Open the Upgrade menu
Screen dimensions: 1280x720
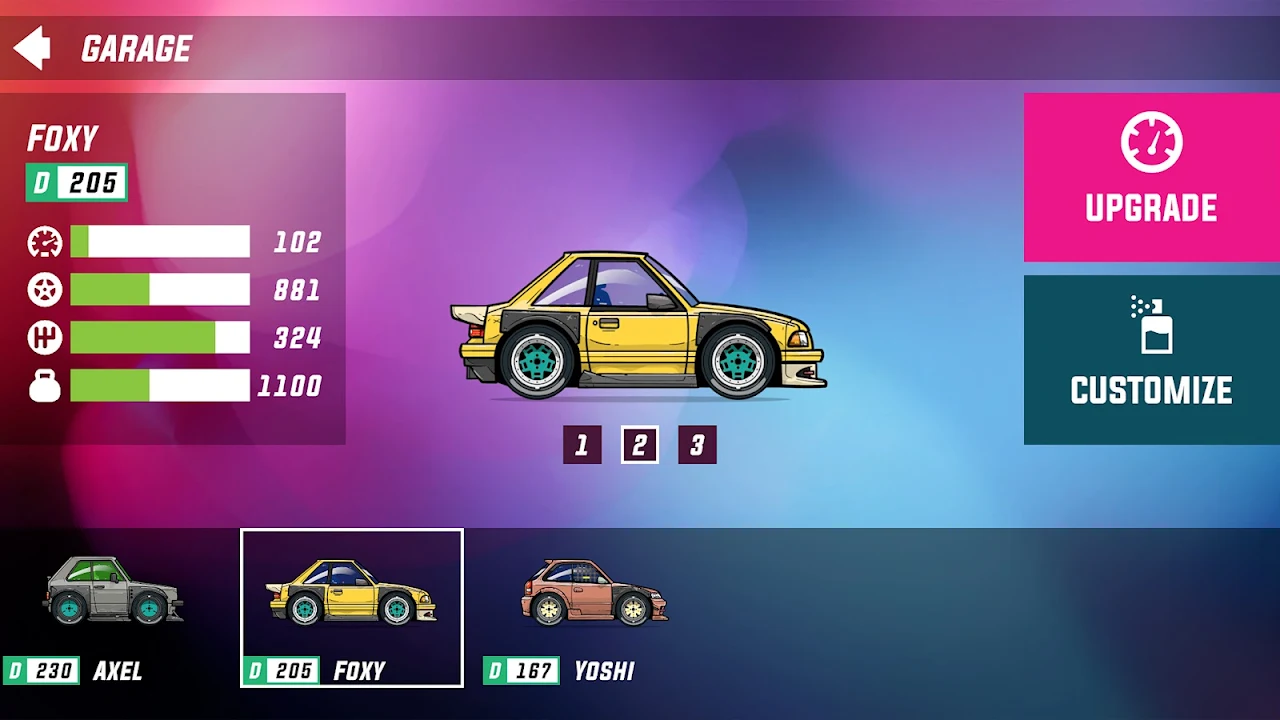pyautogui.click(x=1151, y=177)
